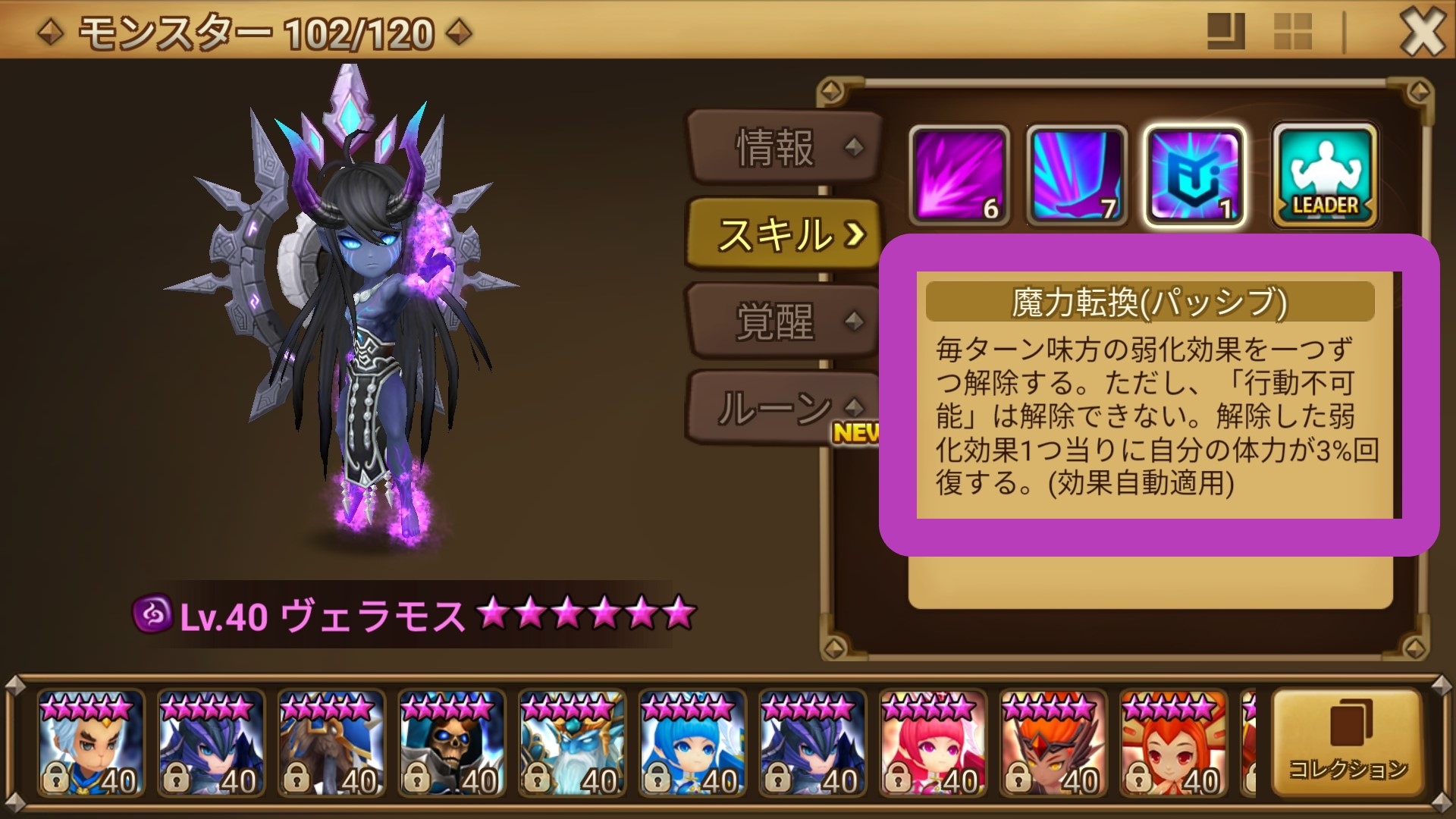1456x819 pixels.
Task: Open the LEADER skill icon
Action: pyautogui.click(x=1323, y=174)
